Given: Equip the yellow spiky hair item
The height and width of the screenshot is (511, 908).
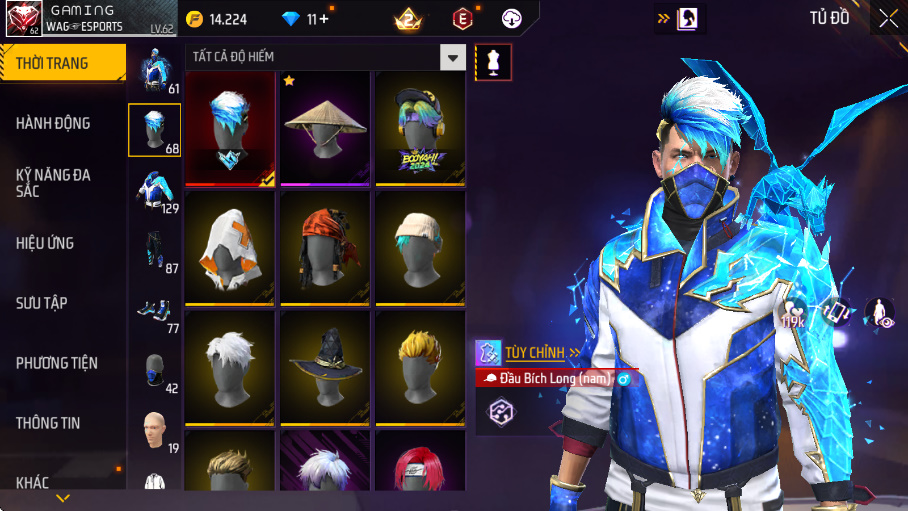Looking at the screenshot, I should tap(420, 367).
